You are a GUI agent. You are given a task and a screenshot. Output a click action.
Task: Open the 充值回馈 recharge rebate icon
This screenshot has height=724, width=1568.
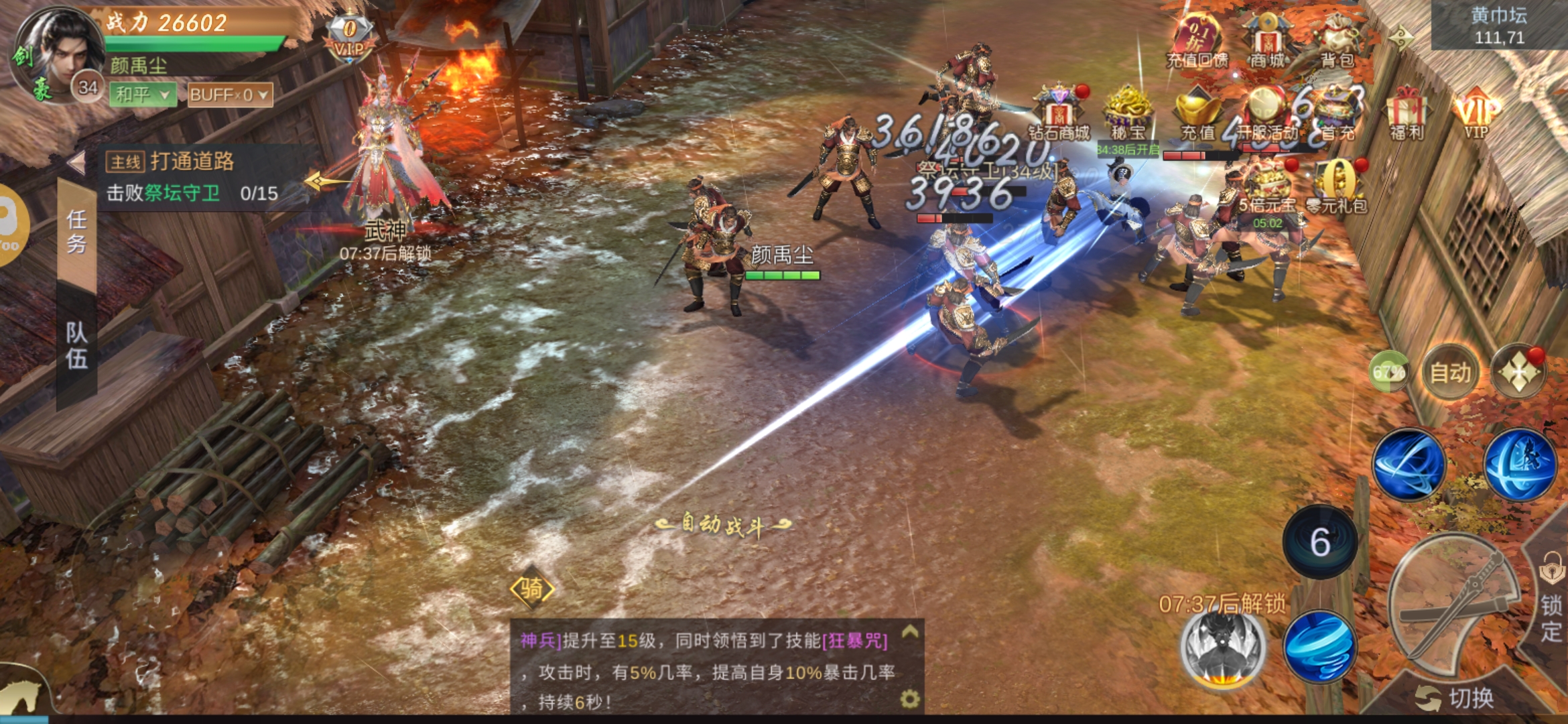1197,42
